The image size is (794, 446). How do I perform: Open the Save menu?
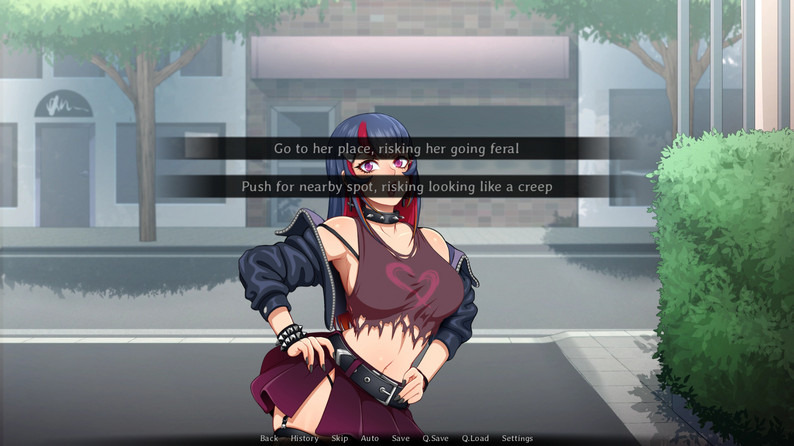(400, 438)
